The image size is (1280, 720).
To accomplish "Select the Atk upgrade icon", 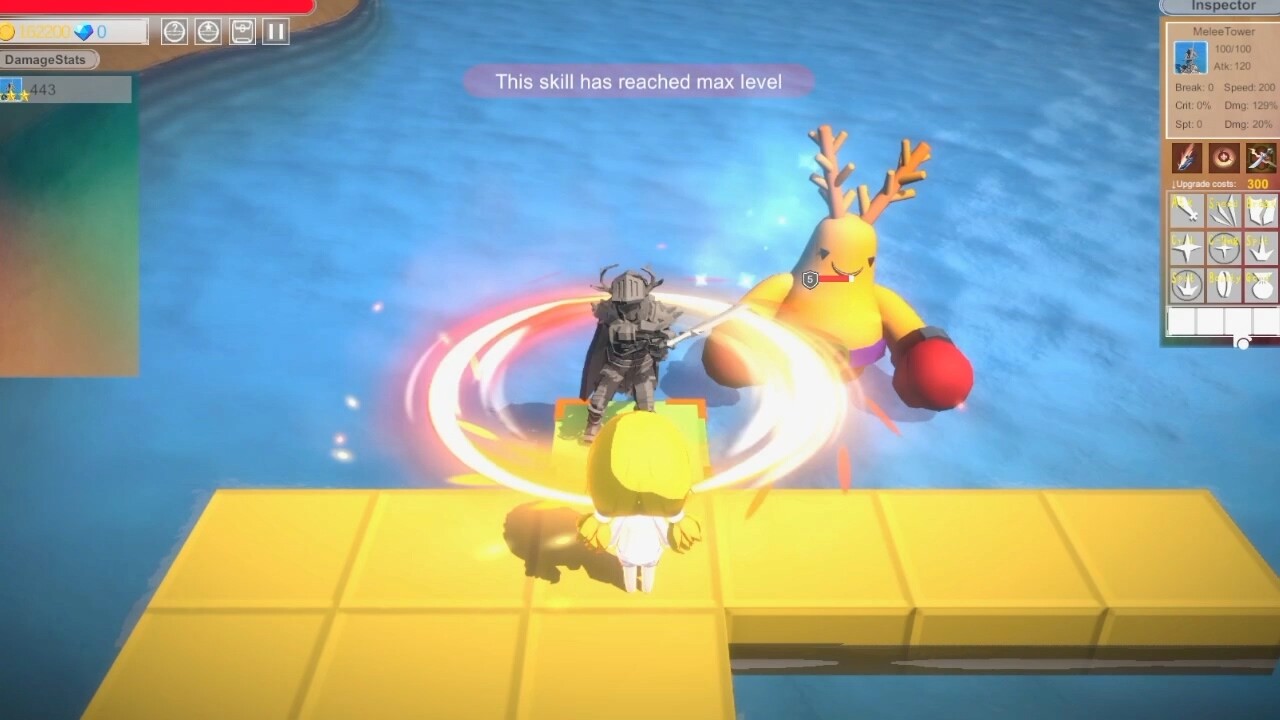I will tap(1185, 212).
